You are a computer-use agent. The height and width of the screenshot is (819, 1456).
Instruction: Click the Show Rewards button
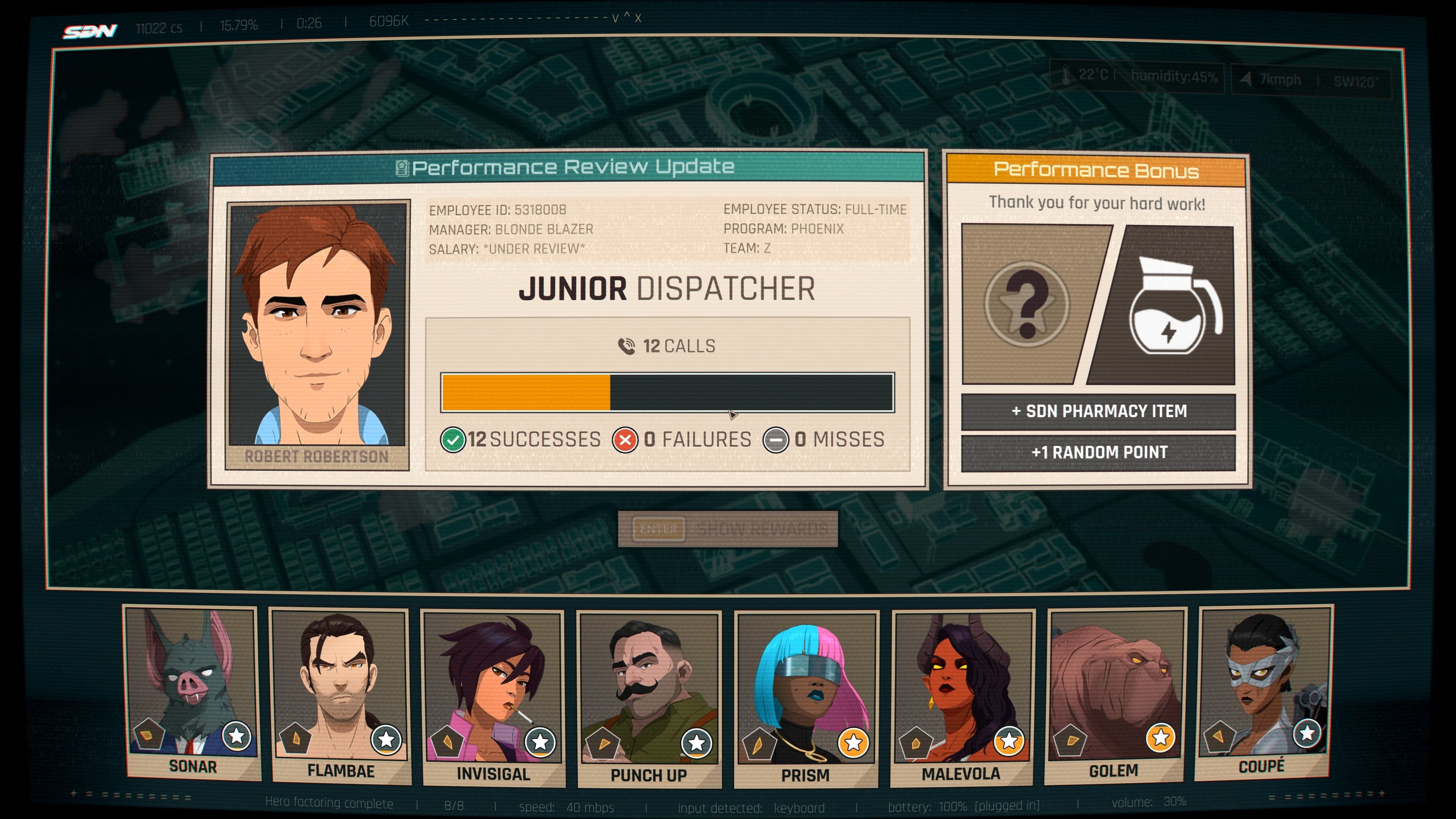pos(728,529)
